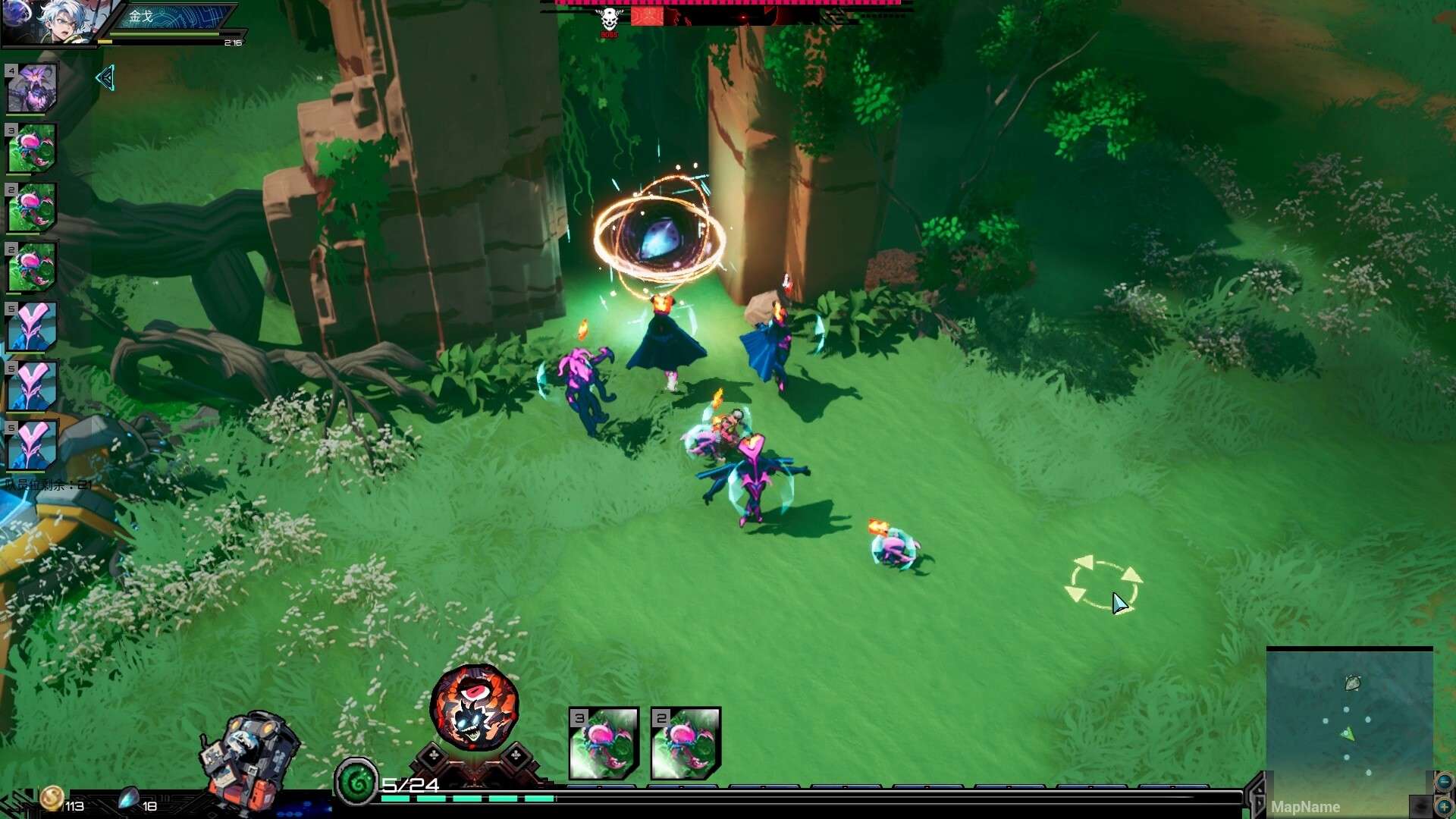Summon the level-3 pink plant card

click(604, 743)
